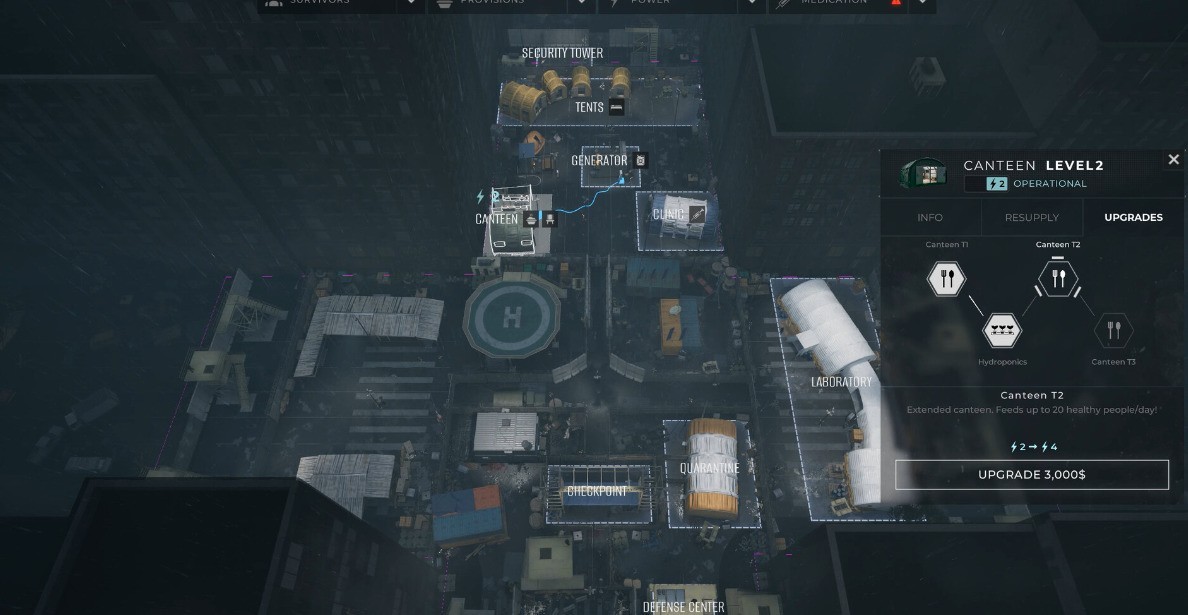The image size is (1188, 615).
Task: Select the Clinic zone label
Action: coord(668,214)
